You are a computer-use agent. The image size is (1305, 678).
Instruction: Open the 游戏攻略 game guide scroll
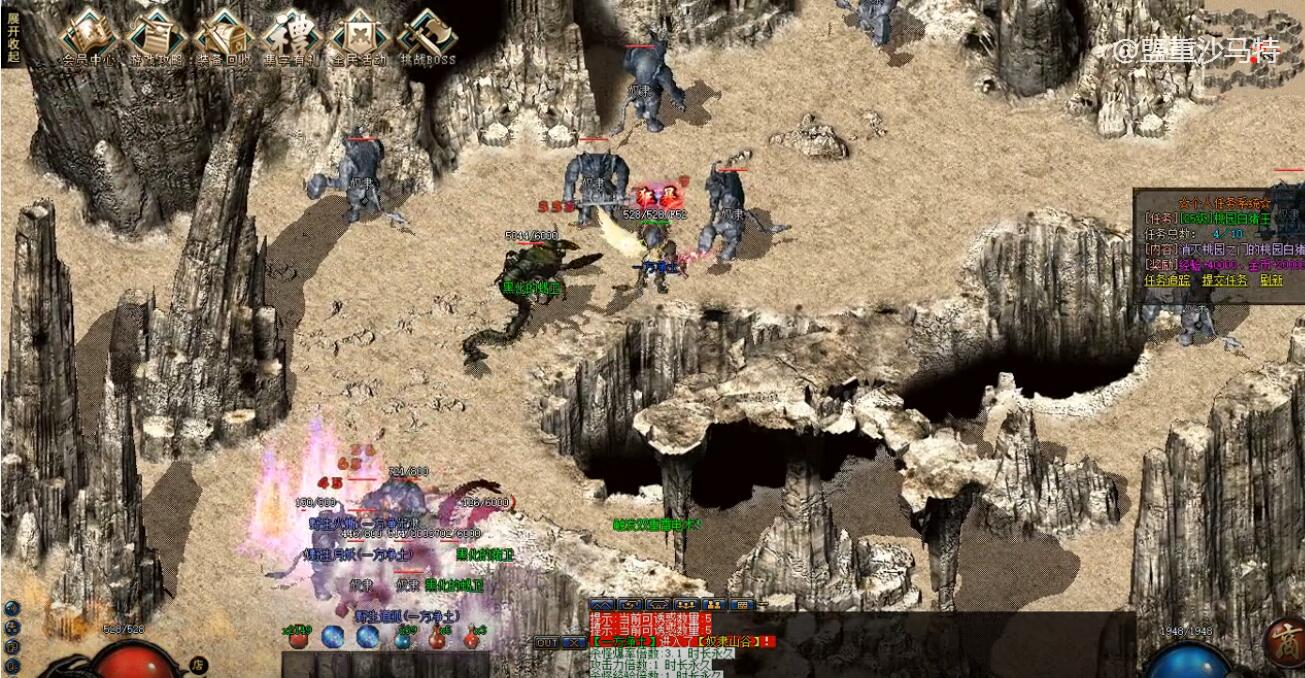155,36
